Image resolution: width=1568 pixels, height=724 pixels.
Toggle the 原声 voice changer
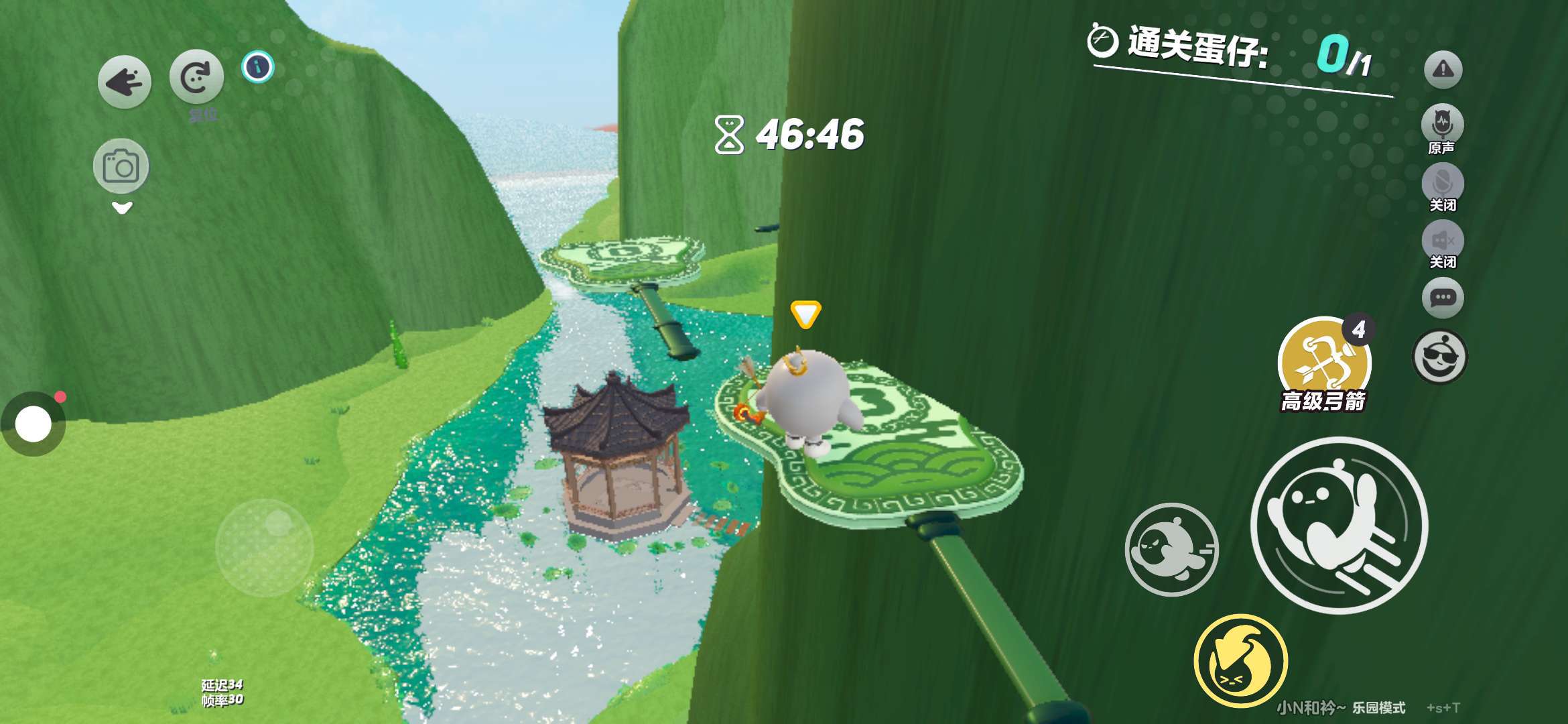(x=1442, y=124)
